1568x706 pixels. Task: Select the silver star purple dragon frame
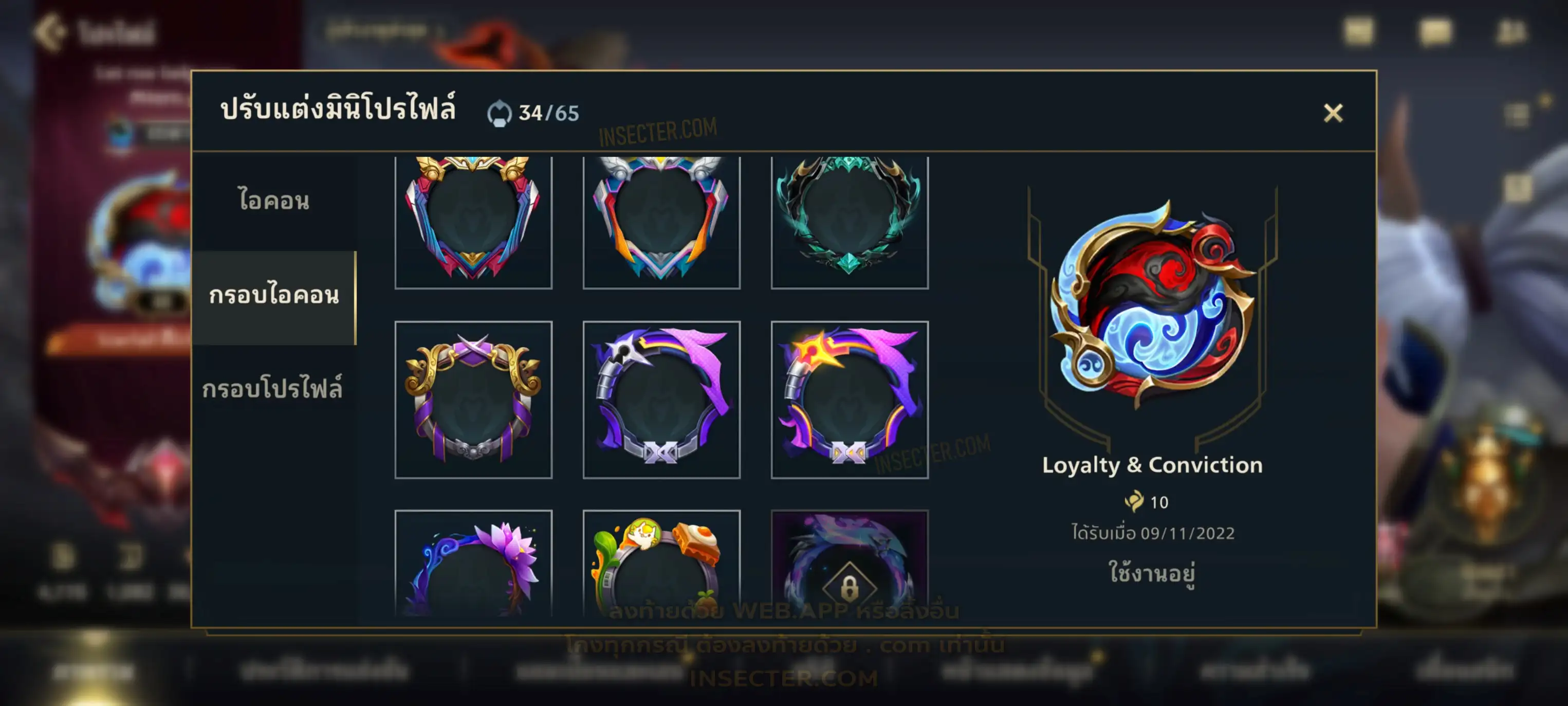(x=661, y=400)
